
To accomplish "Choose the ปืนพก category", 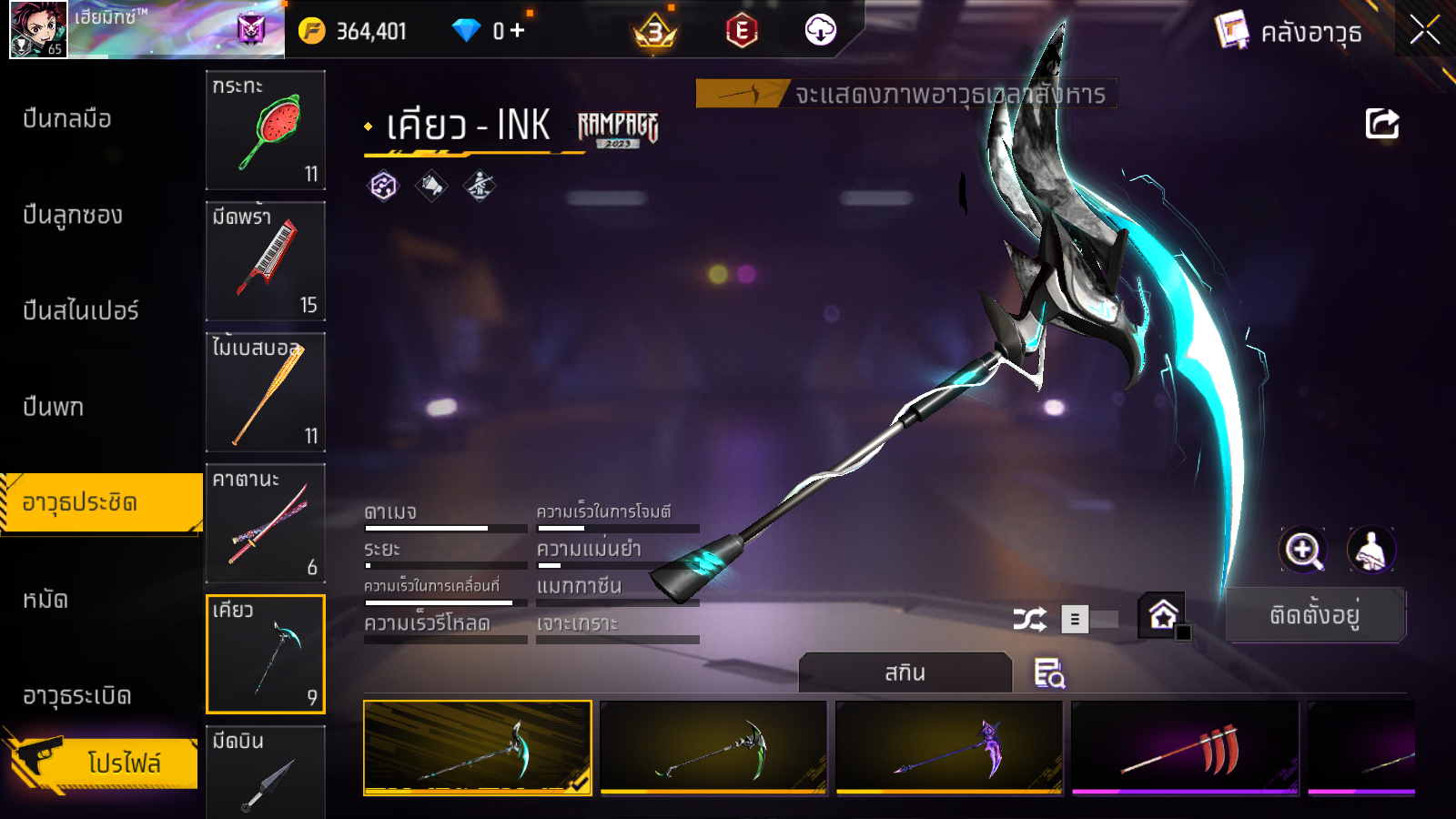I will tap(54, 407).
